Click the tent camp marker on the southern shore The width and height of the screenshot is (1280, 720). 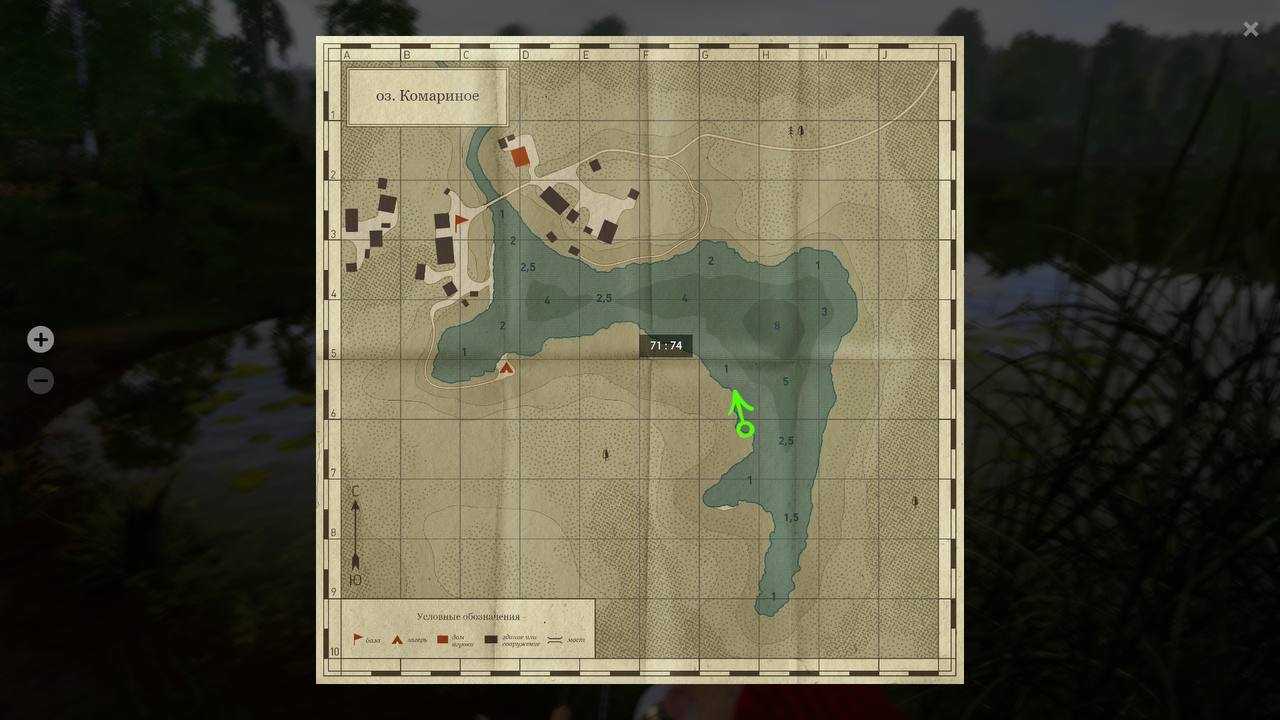(505, 368)
